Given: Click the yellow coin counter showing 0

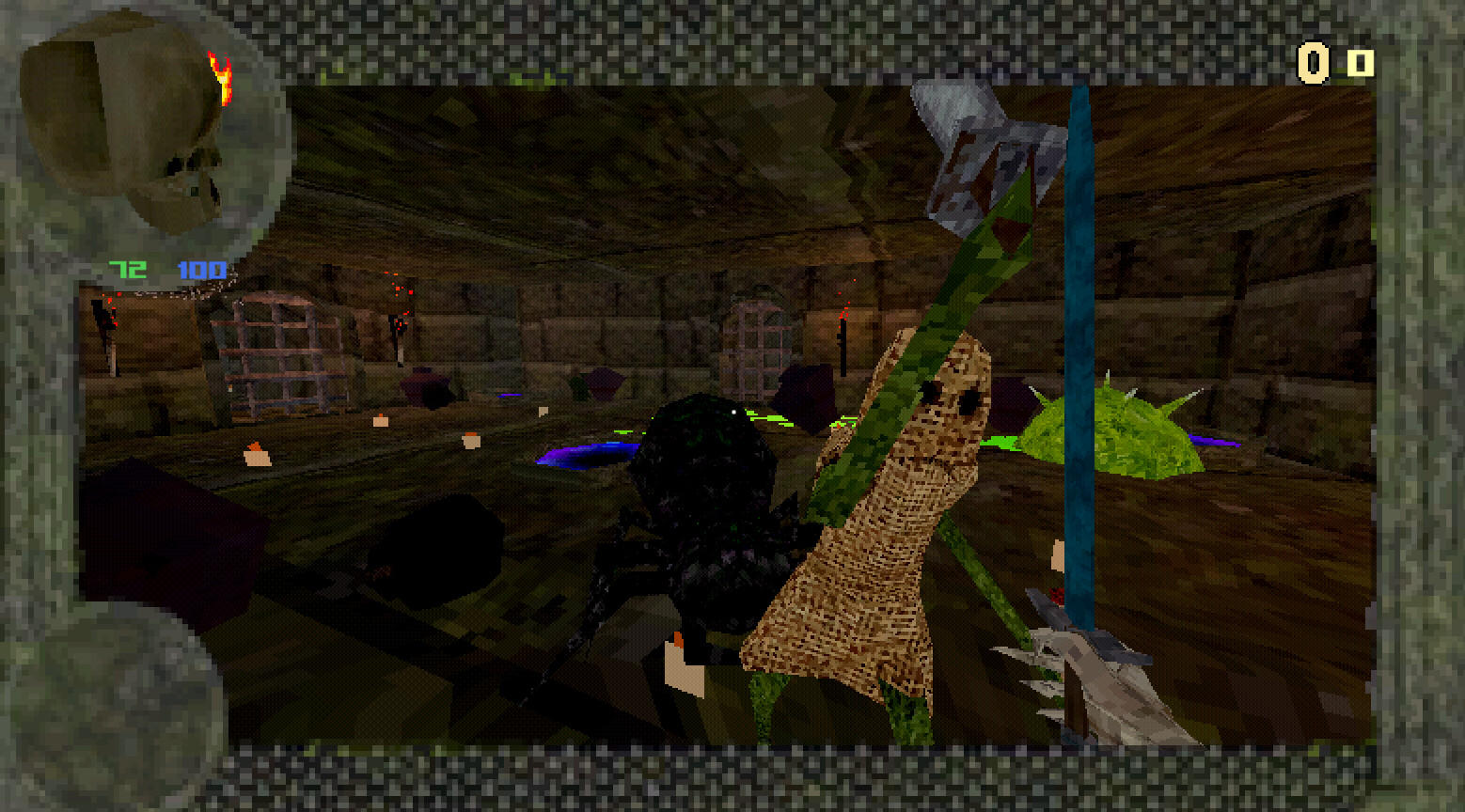Looking at the screenshot, I should [x=1315, y=64].
